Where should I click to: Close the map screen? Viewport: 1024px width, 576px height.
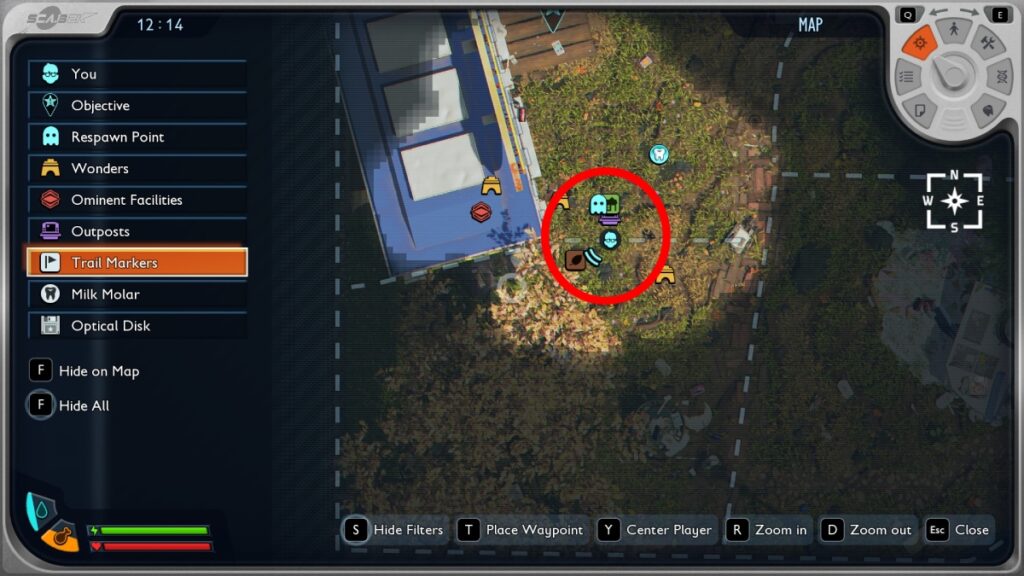pos(956,530)
